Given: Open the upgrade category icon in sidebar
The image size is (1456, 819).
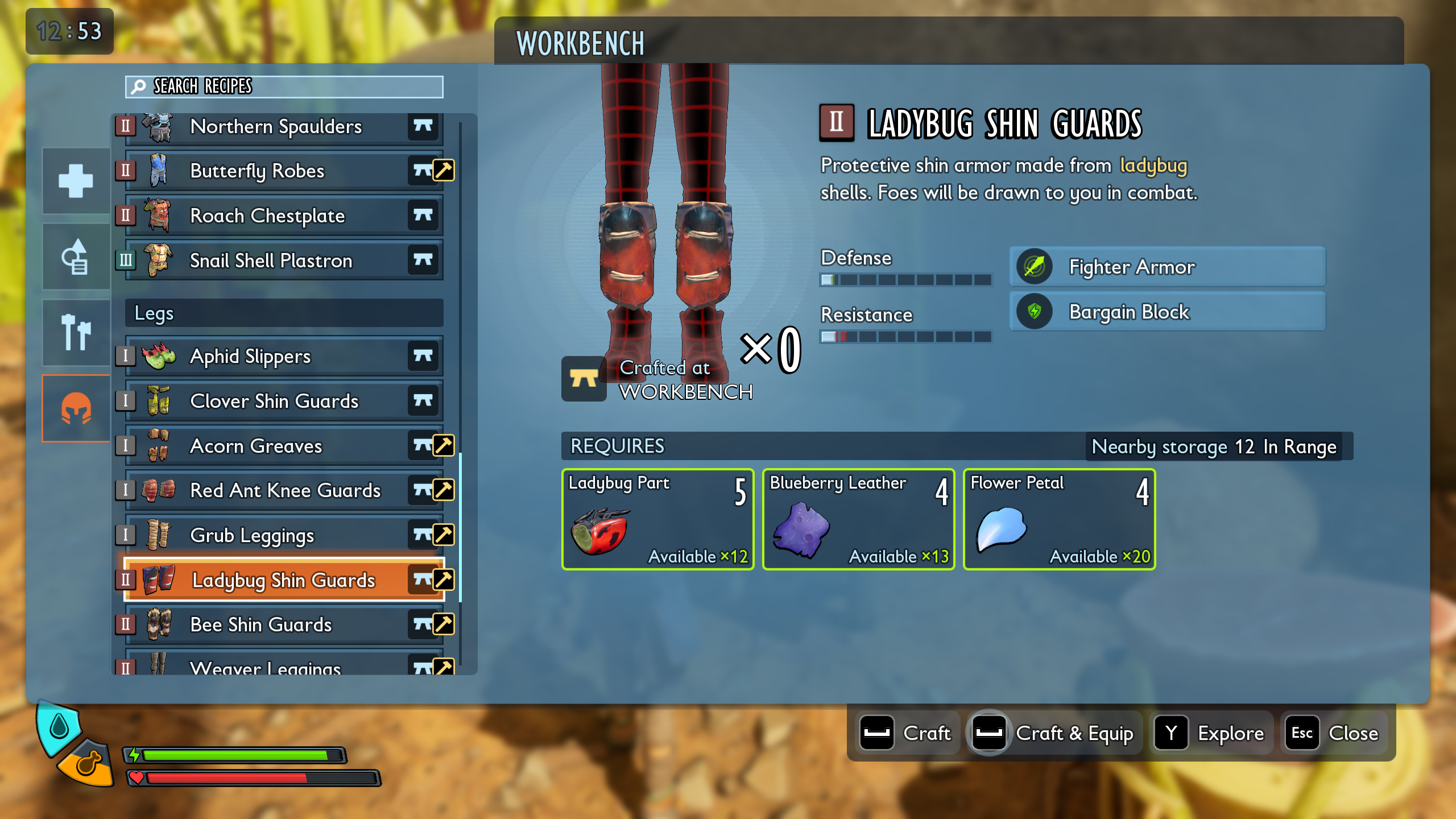Looking at the screenshot, I should [76, 256].
